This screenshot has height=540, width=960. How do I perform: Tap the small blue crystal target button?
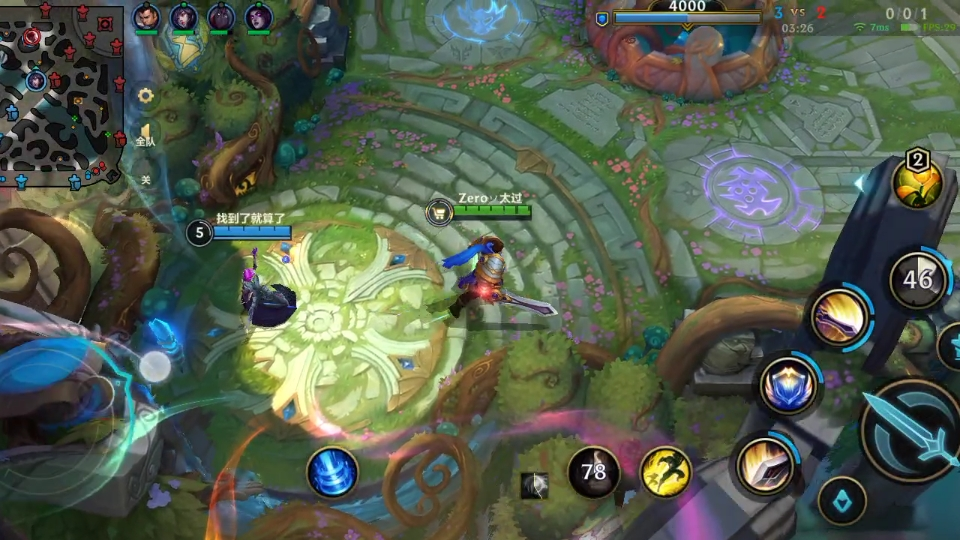tap(842, 501)
